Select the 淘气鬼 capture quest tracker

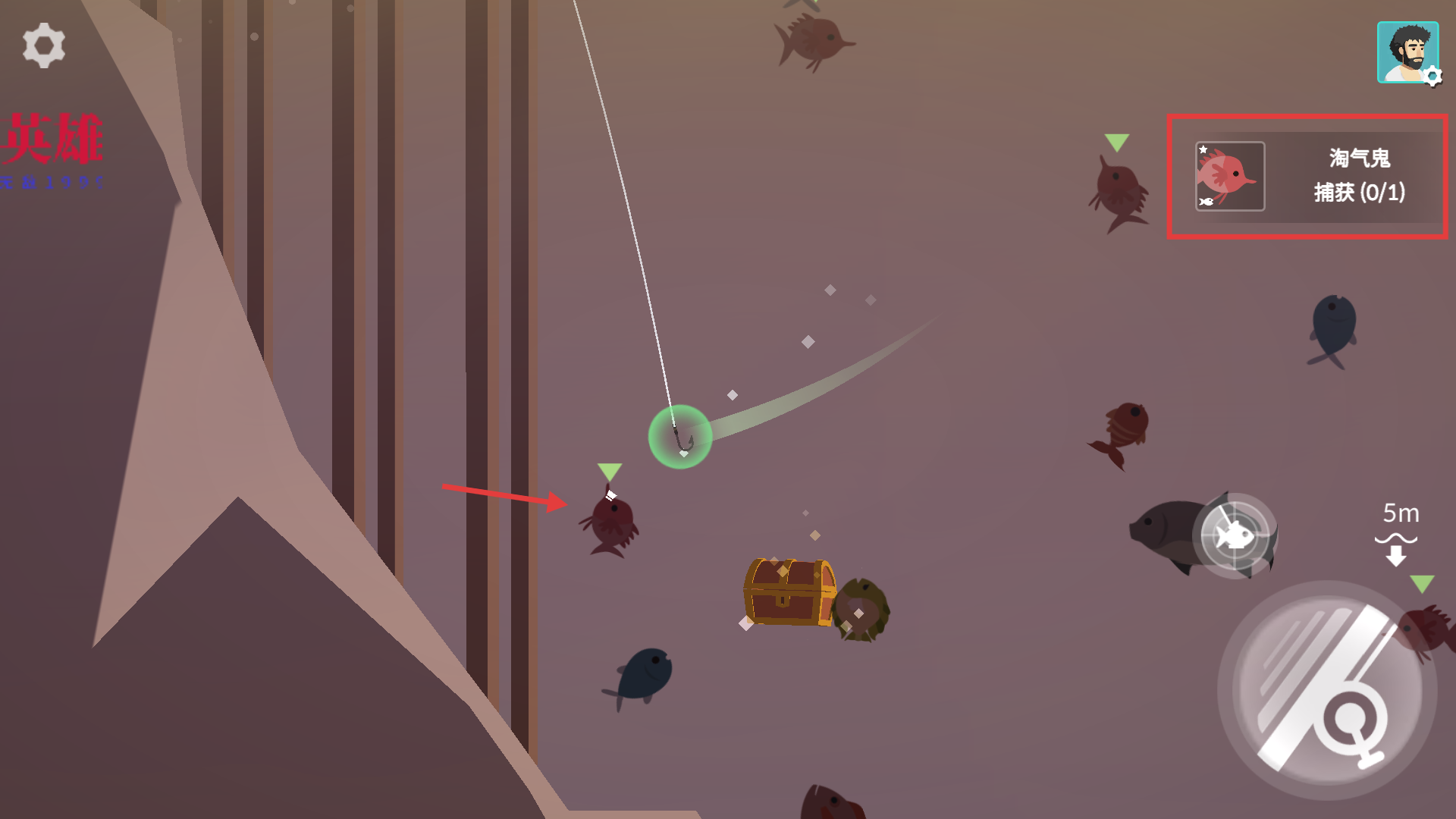pyautogui.click(x=1307, y=177)
